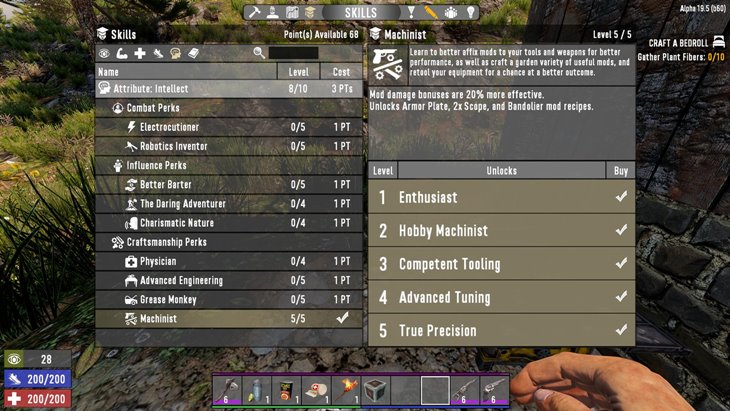730x411 pixels.
Task: Select the bandage hotbar slot
Action: tap(315, 389)
